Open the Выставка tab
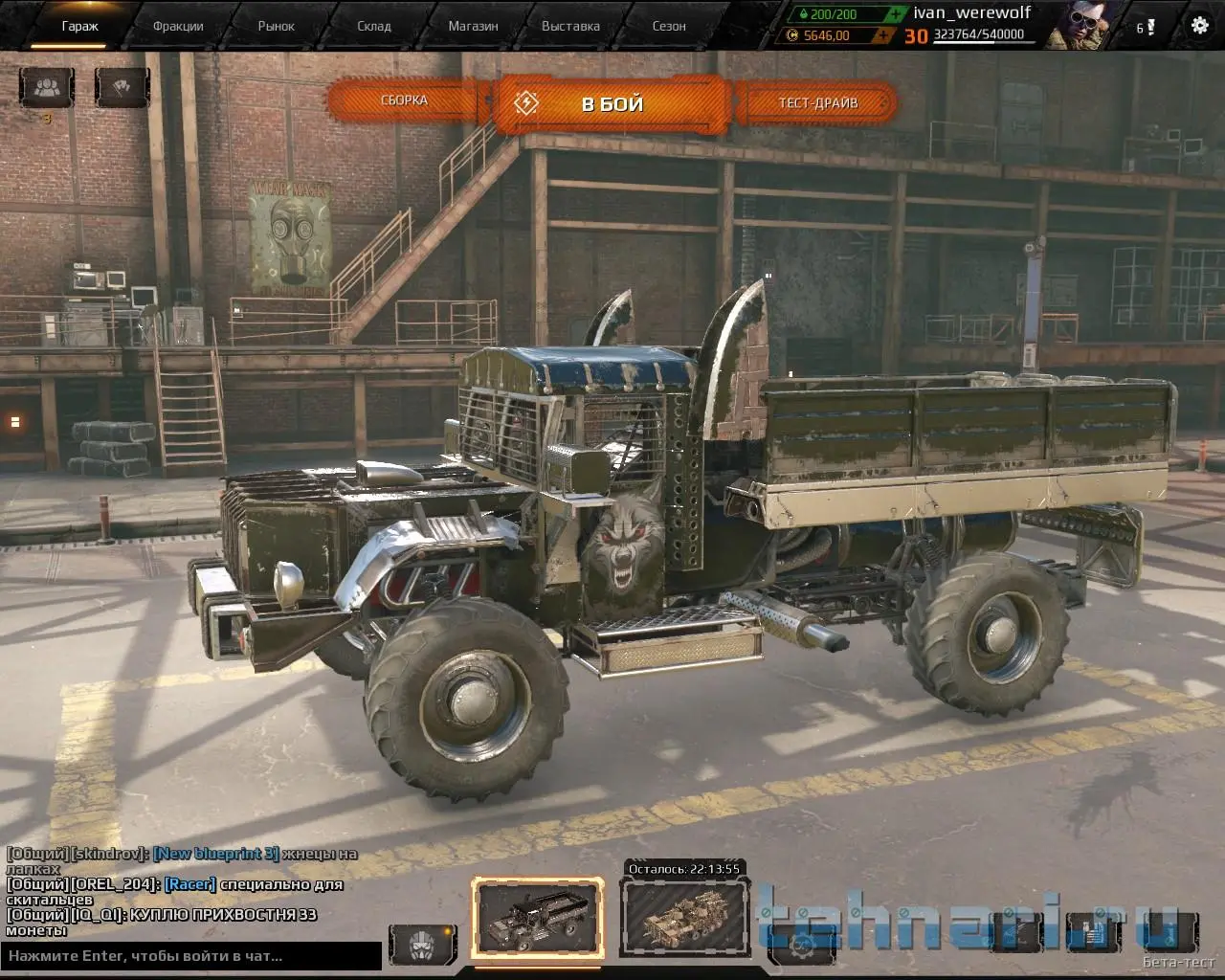This screenshot has width=1225, height=980. pos(570,26)
